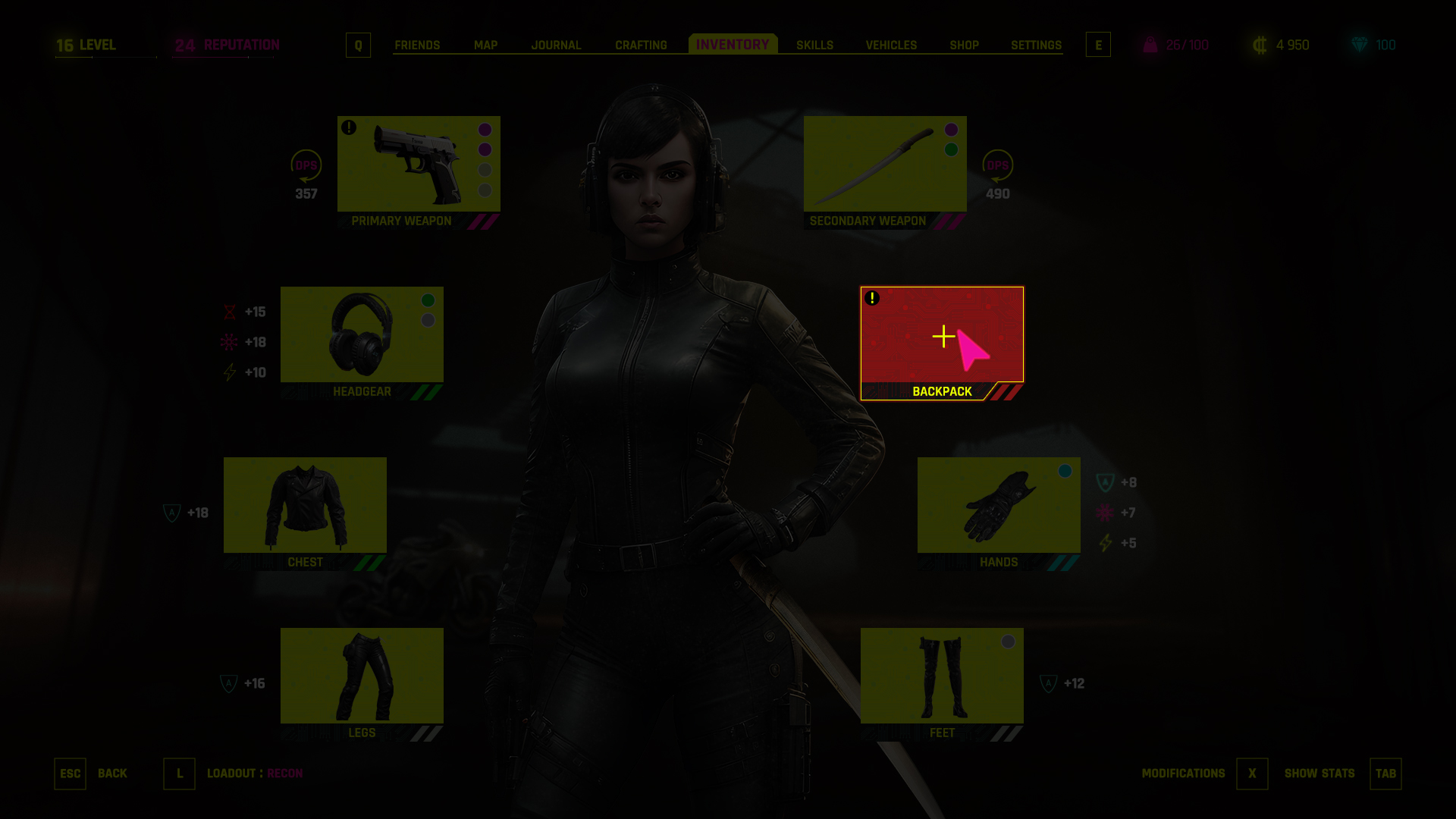Go to the Journal tab
1456x819 pixels.
click(556, 45)
